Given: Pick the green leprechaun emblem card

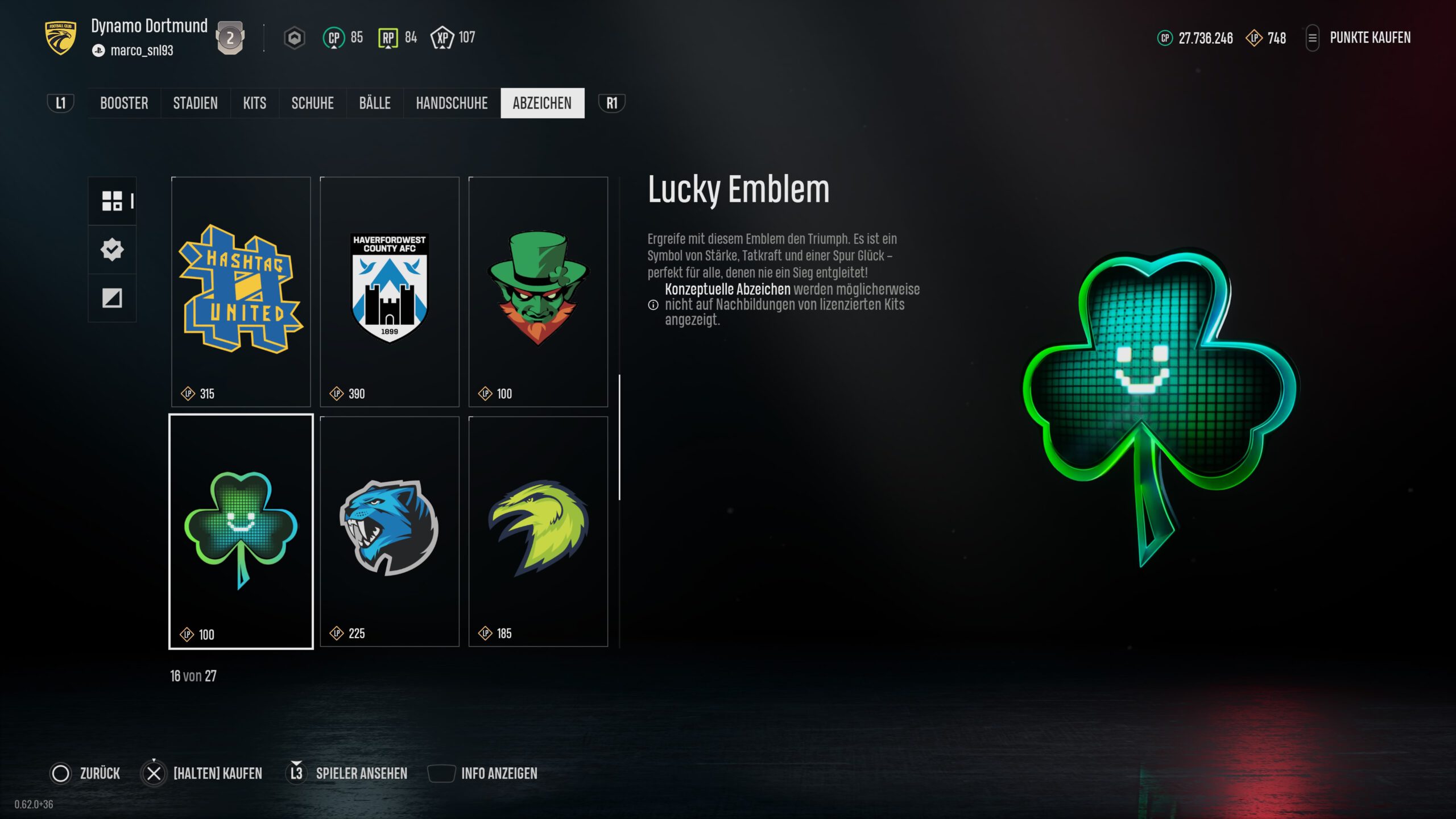Looking at the screenshot, I should 538,291.
